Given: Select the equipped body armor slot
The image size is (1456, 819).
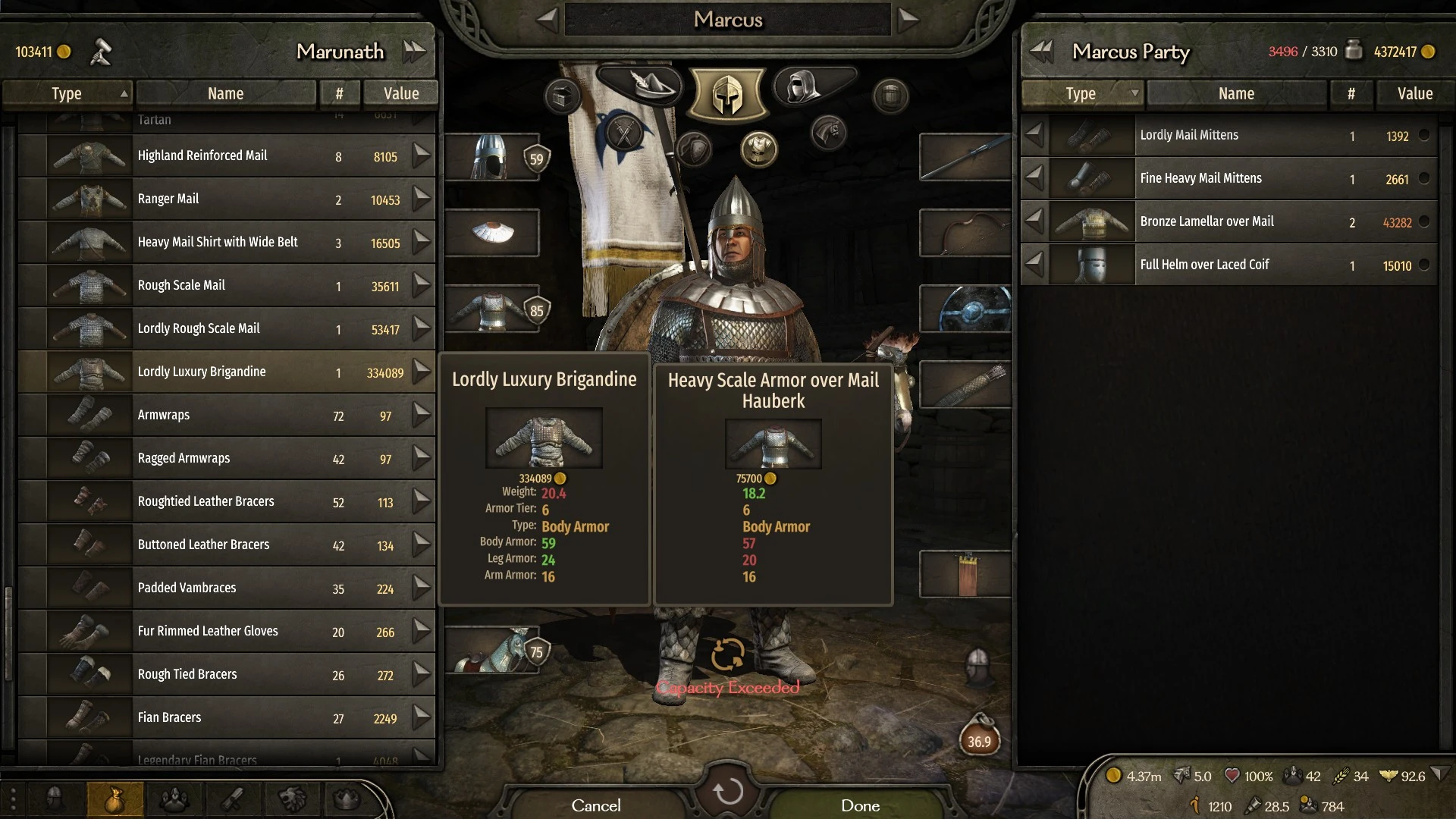Looking at the screenshot, I should click(491, 309).
